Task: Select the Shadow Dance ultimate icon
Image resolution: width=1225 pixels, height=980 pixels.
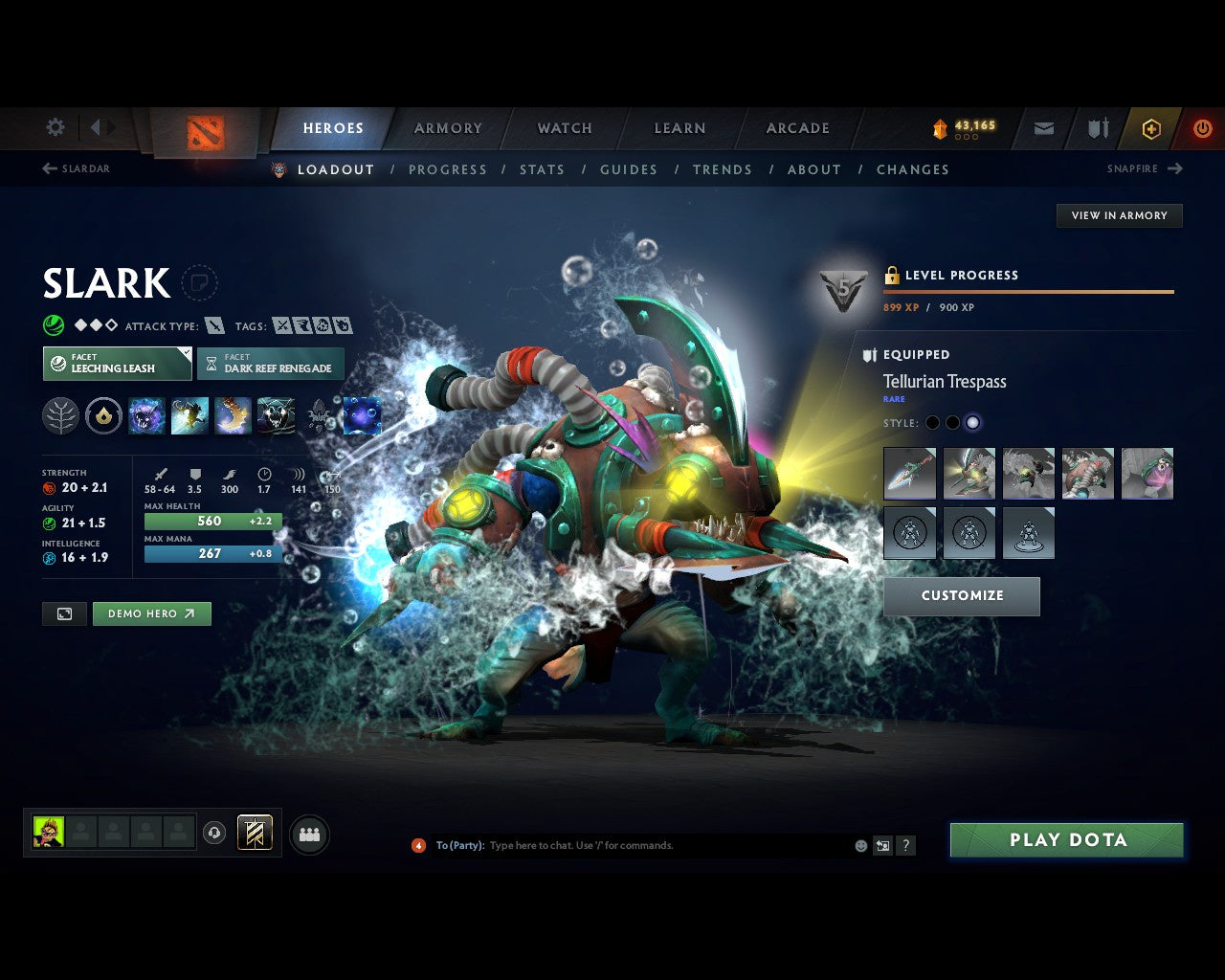Action: [x=277, y=414]
